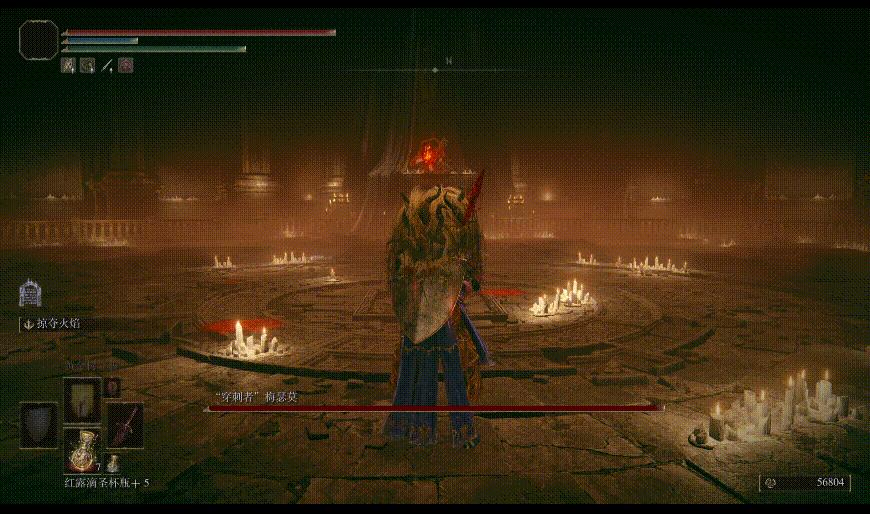The width and height of the screenshot is (870, 514).
Task: Click the small flask pouch icon
Action: (114, 464)
